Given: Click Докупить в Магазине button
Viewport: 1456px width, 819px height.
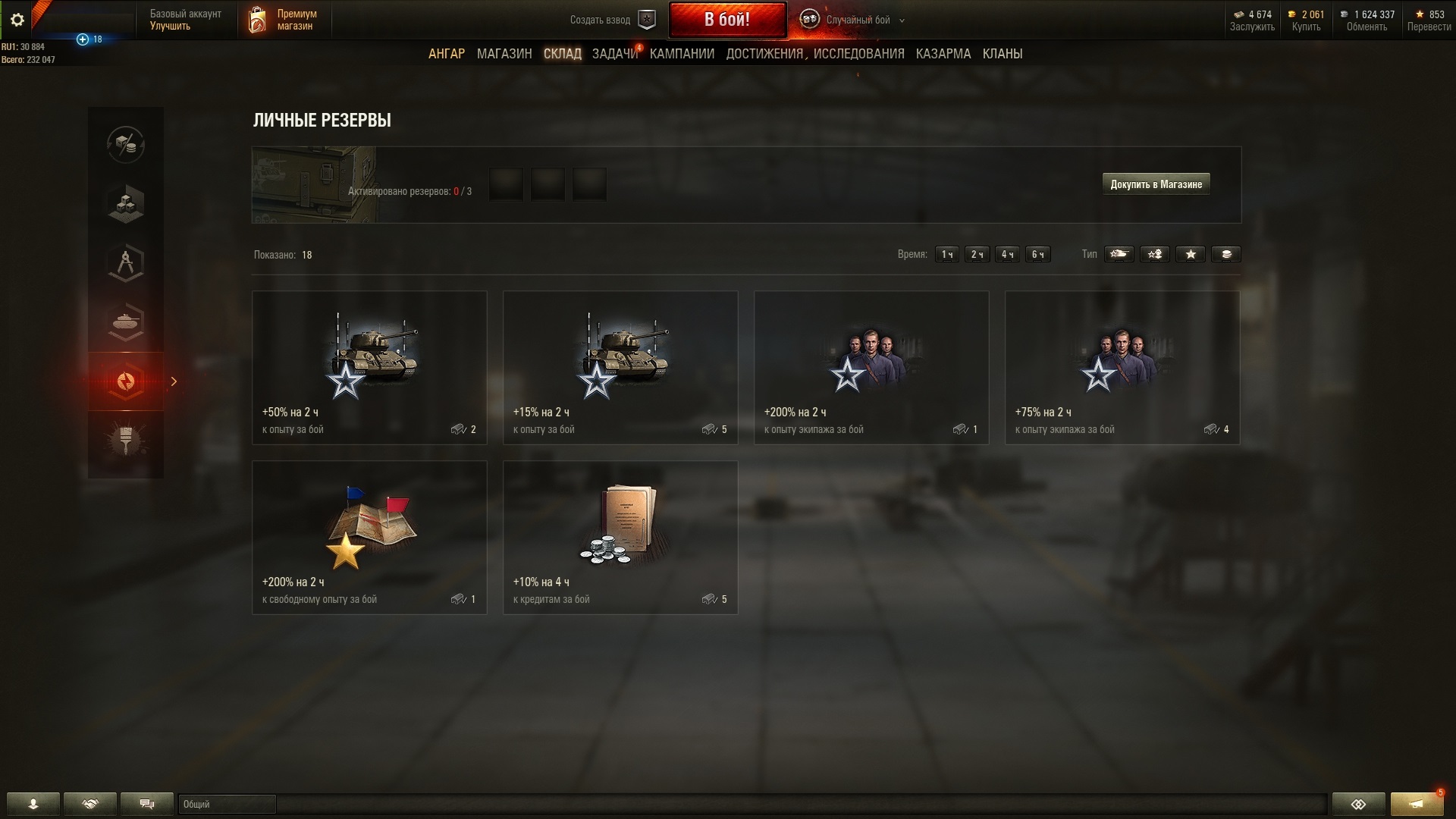Looking at the screenshot, I should [1156, 184].
